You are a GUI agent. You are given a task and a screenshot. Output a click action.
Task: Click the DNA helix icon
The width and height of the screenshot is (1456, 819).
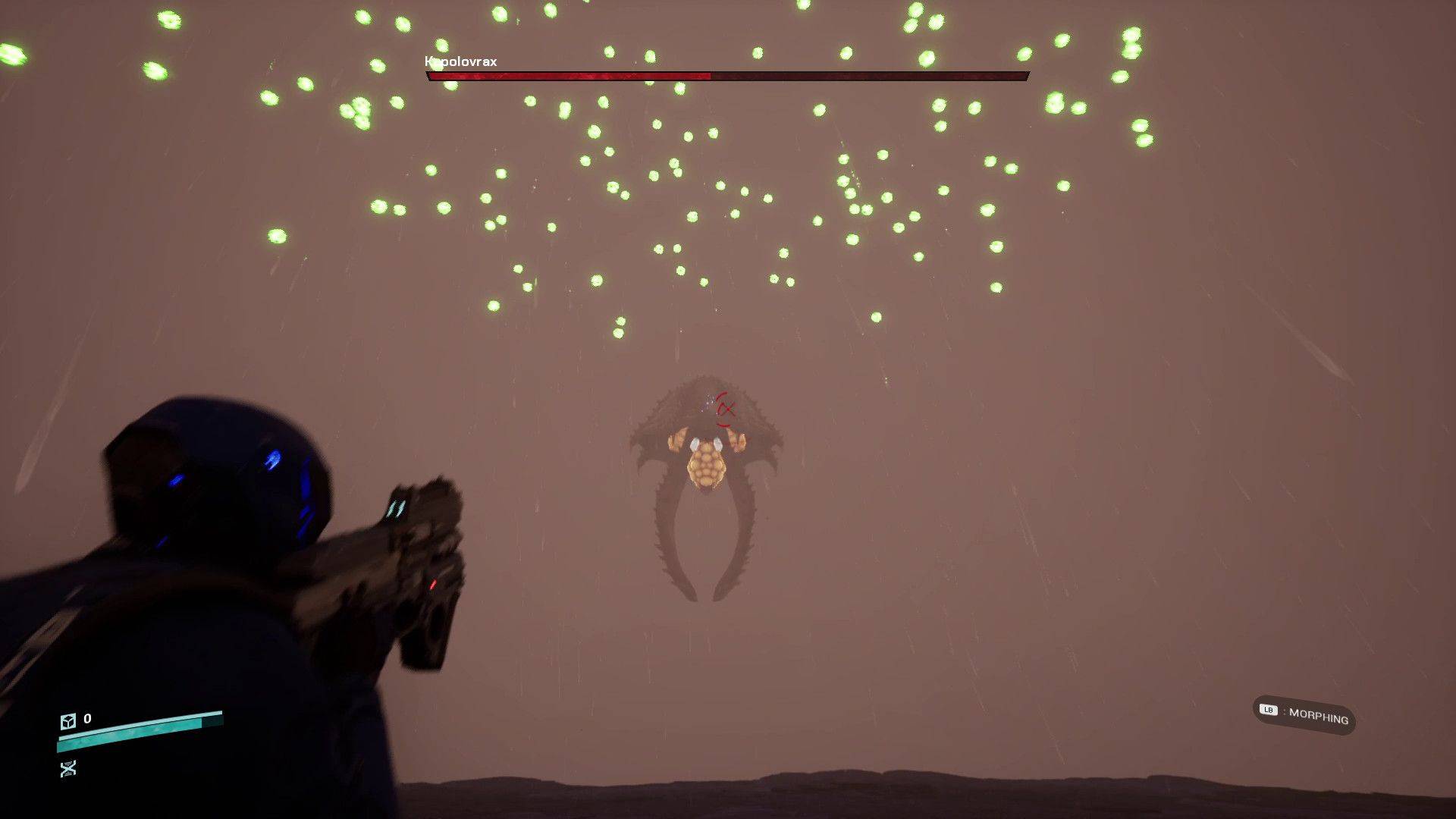click(68, 769)
